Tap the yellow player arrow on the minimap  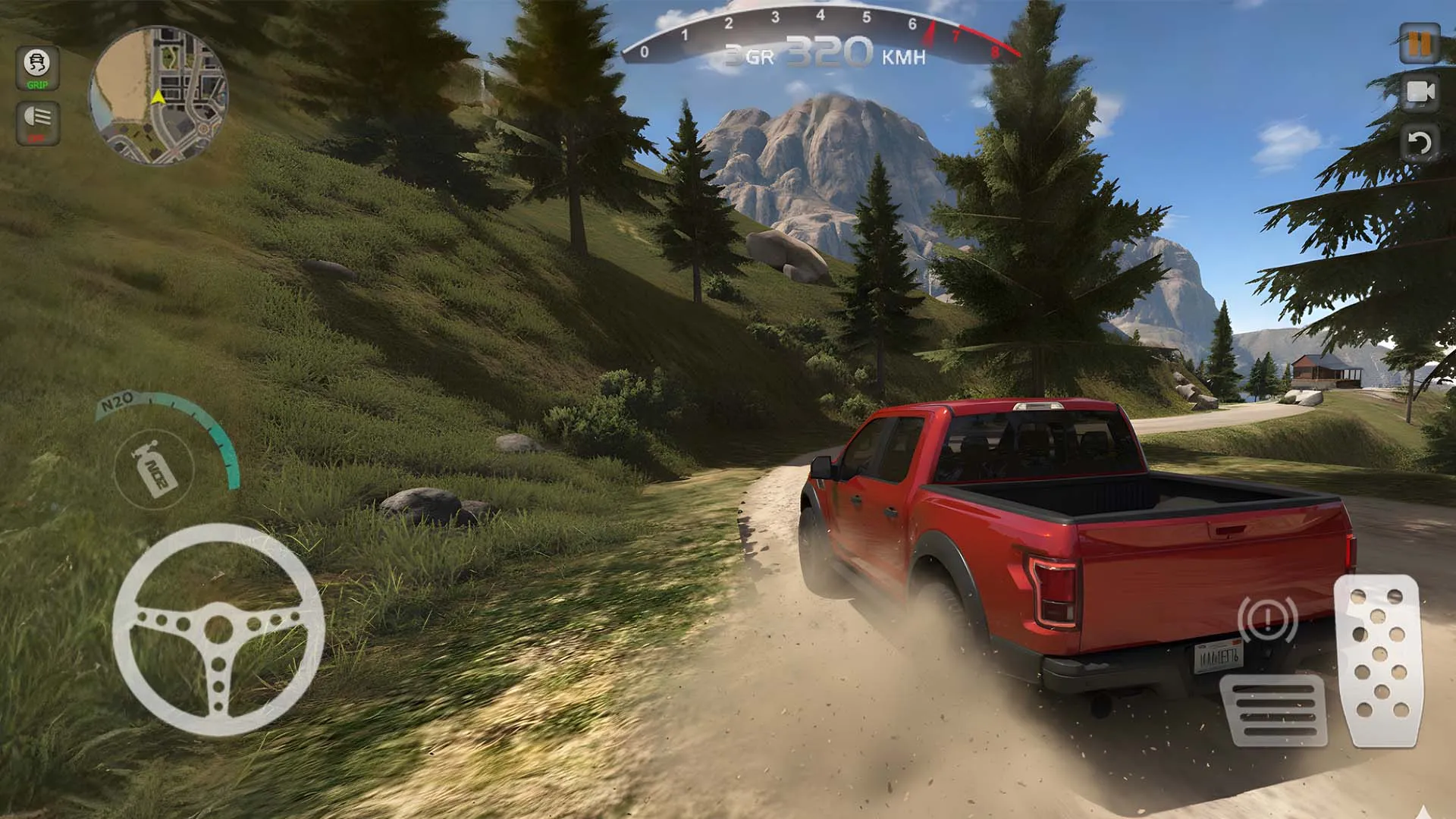tap(157, 96)
